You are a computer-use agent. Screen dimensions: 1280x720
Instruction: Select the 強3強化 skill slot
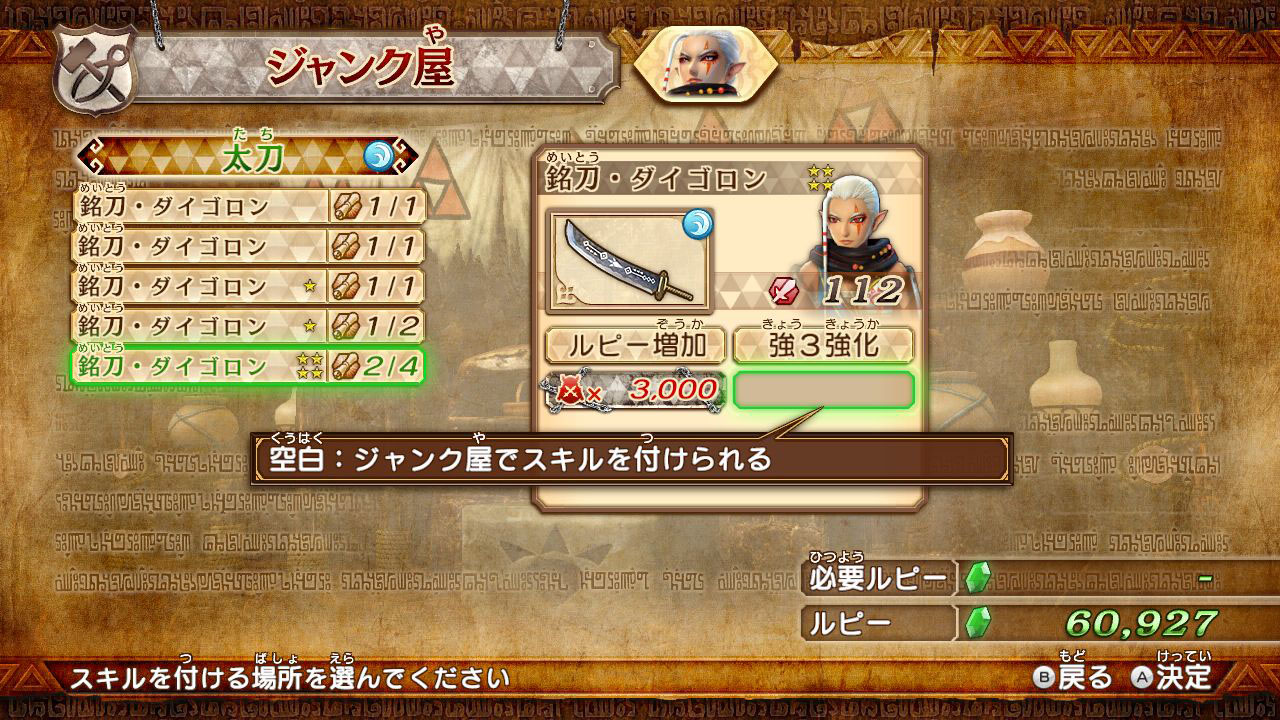[x=823, y=346]
